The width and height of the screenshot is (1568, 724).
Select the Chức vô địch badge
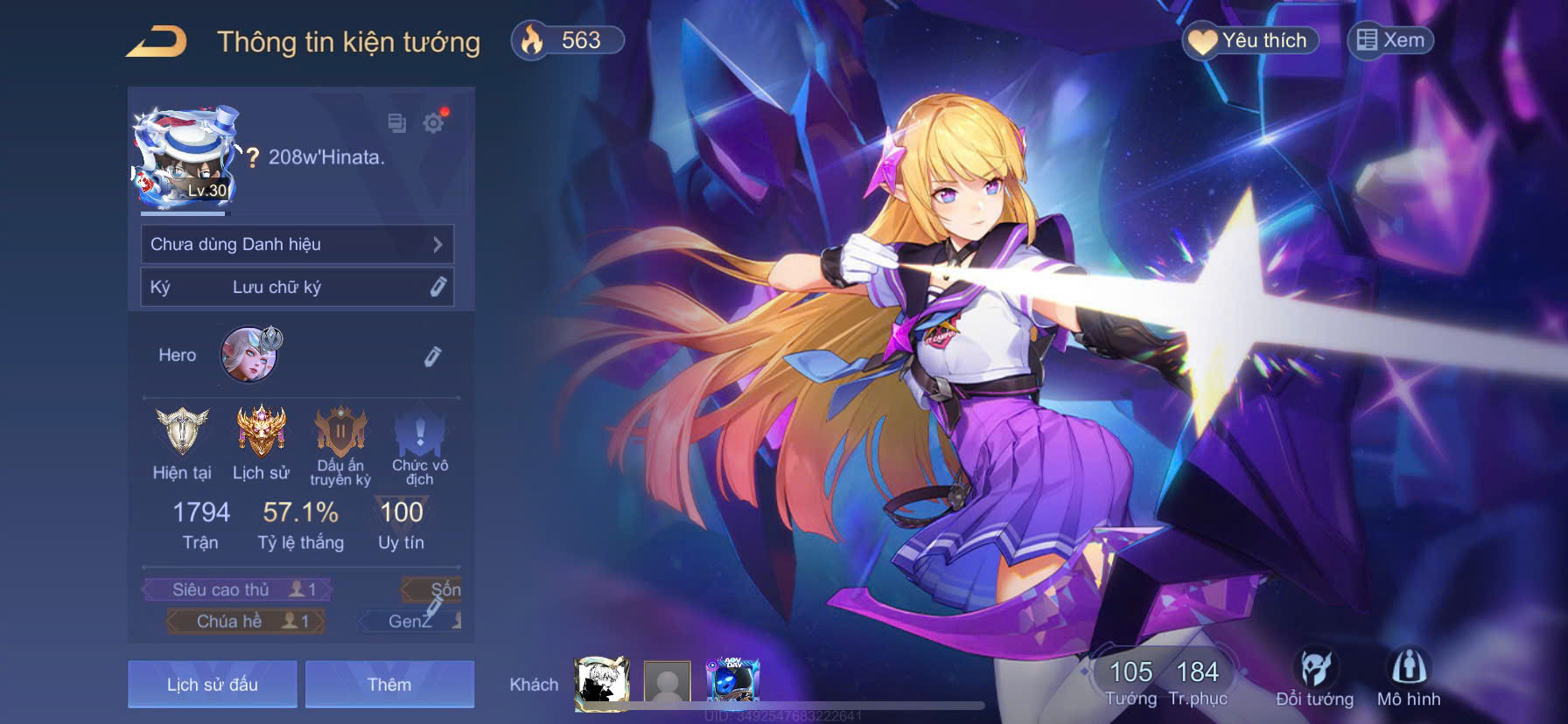(420, 433)
